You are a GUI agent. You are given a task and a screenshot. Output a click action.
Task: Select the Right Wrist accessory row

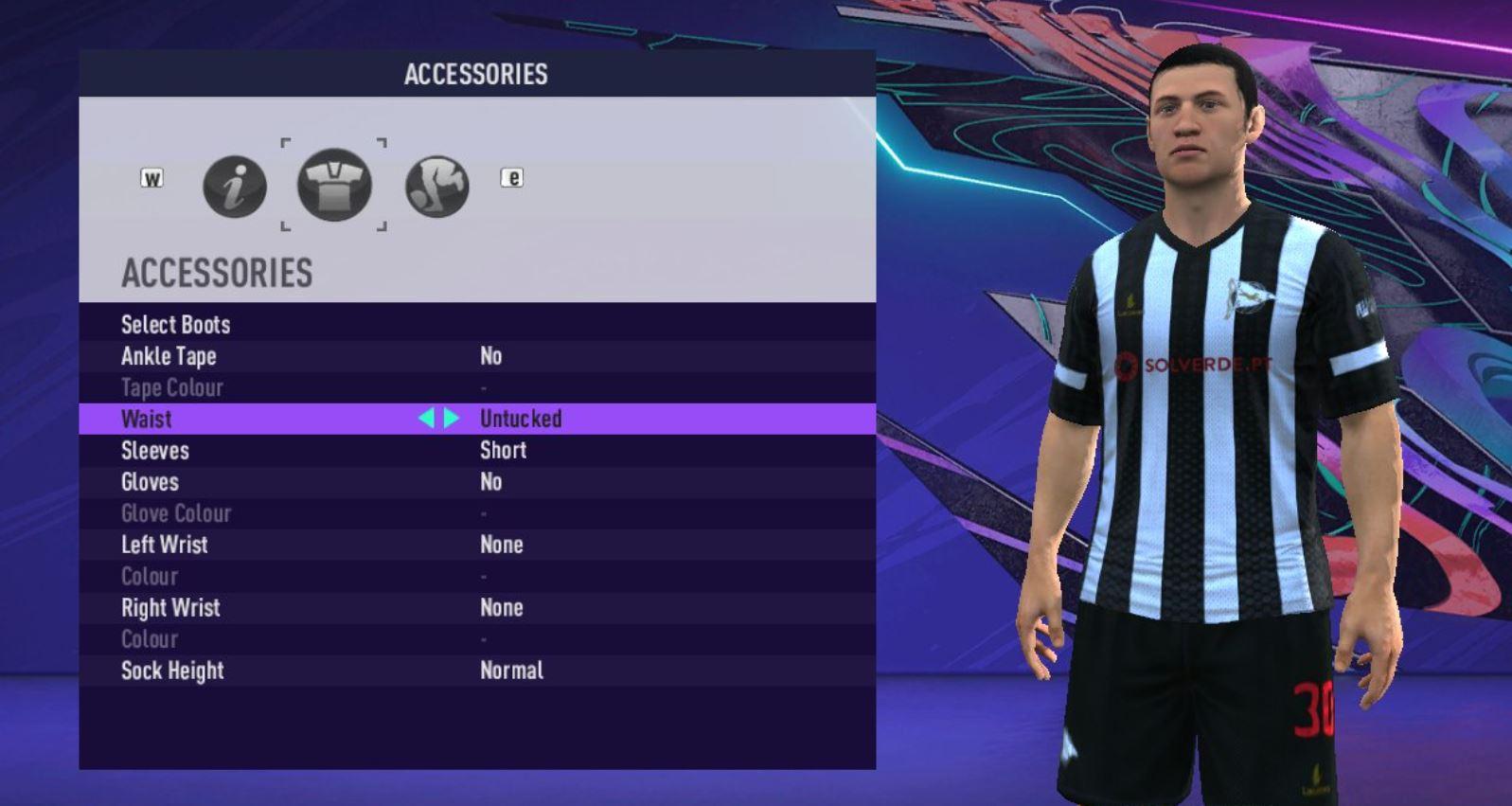click(x=170, y=608)
